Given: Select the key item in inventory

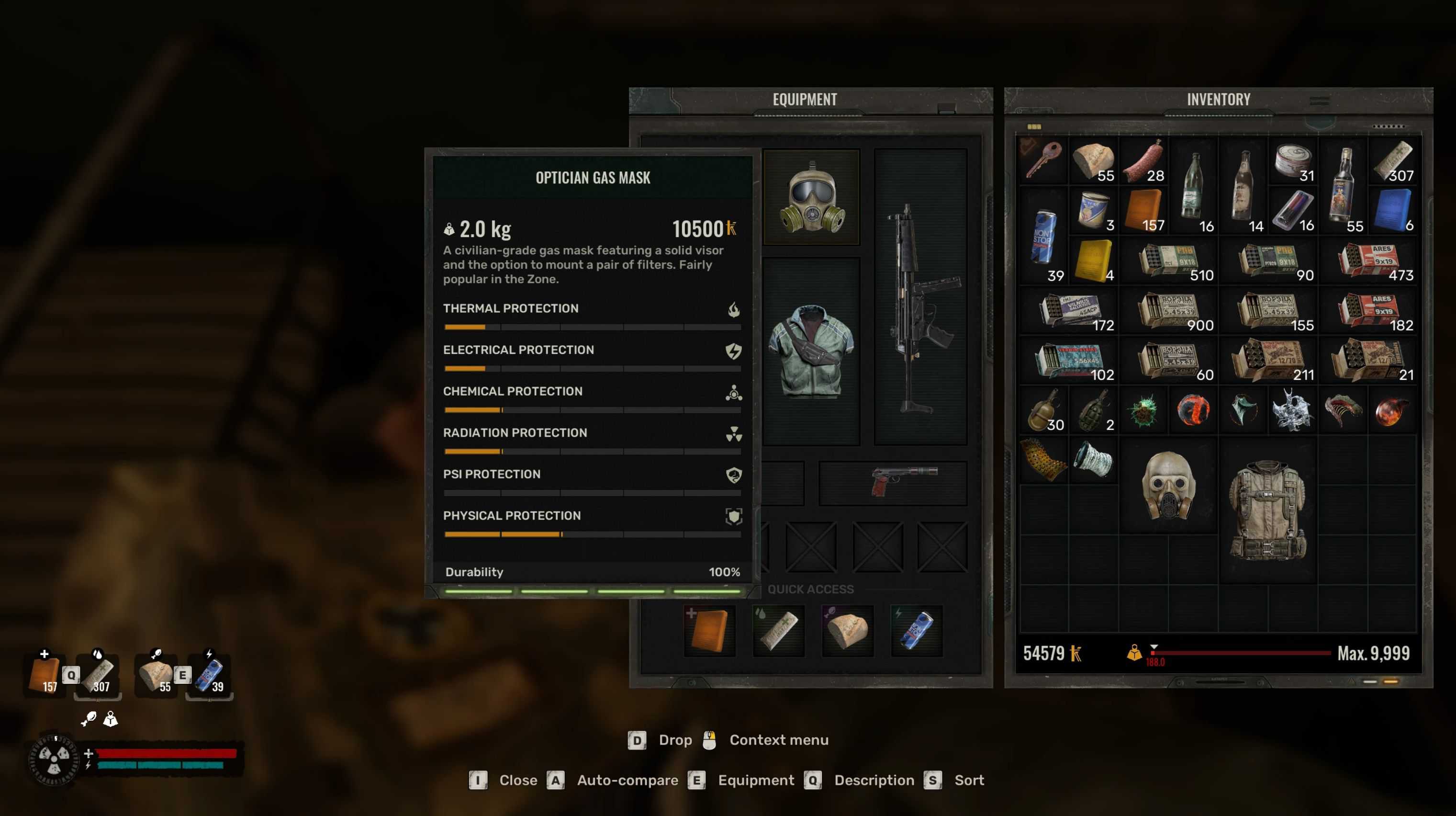Looking at the screenshot, I should pos(1043,160).
